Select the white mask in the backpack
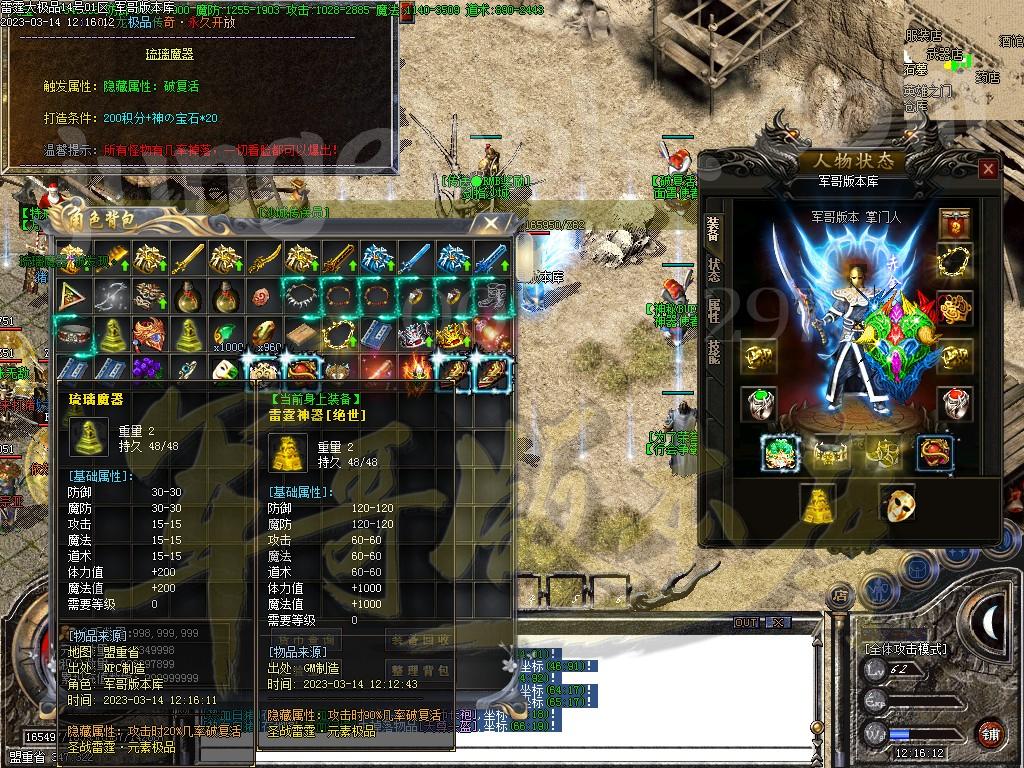Screen dimensions: 1024x768 (224, 370)
